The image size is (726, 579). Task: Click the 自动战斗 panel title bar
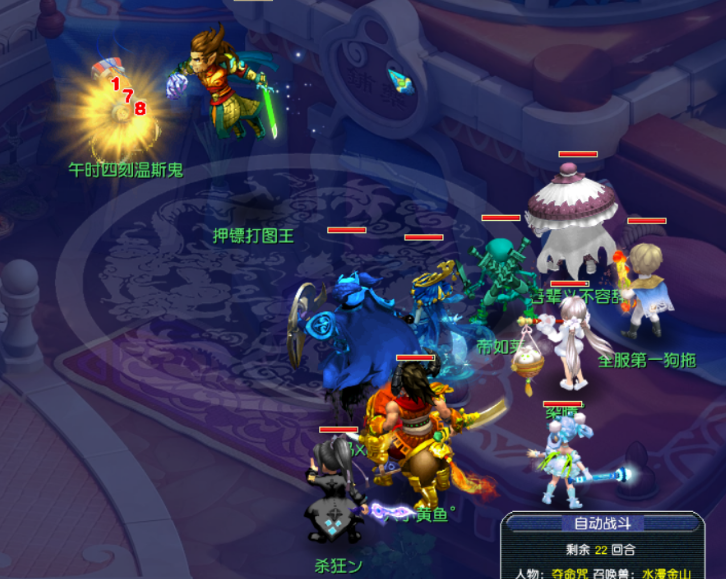point(603,523)
